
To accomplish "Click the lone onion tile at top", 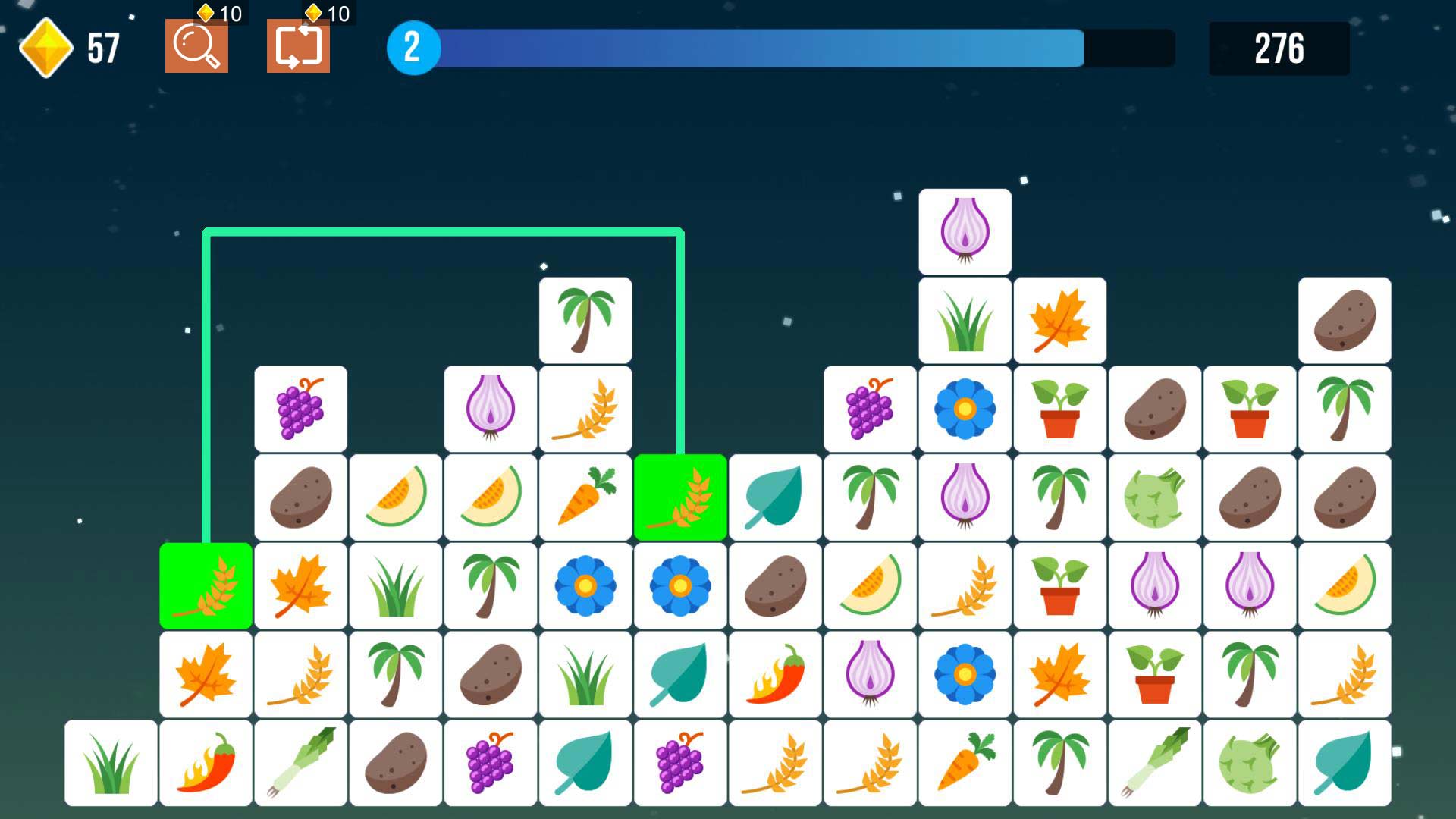I will (965, 230).
